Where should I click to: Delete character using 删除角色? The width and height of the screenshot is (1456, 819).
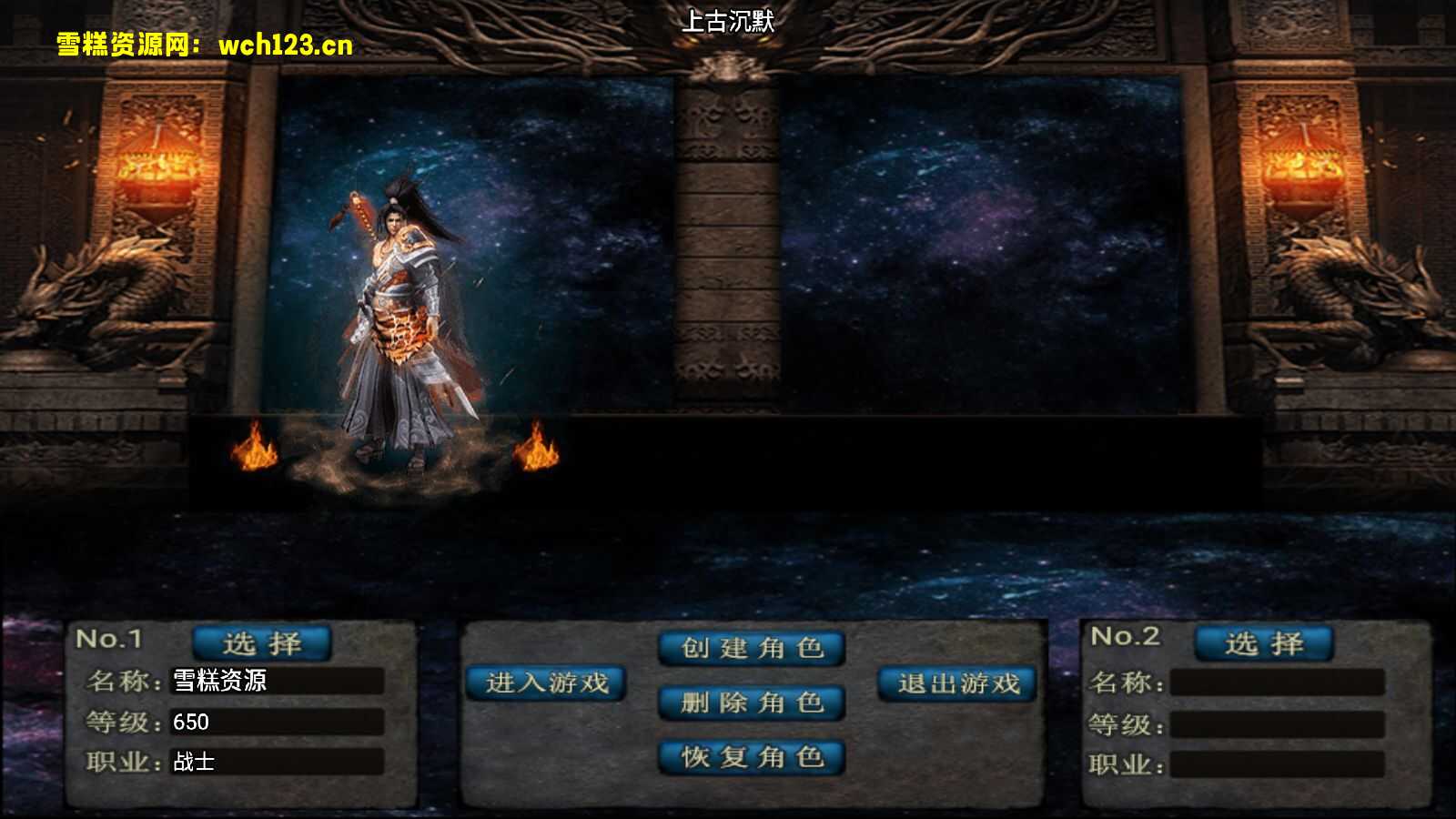point(752,703)
